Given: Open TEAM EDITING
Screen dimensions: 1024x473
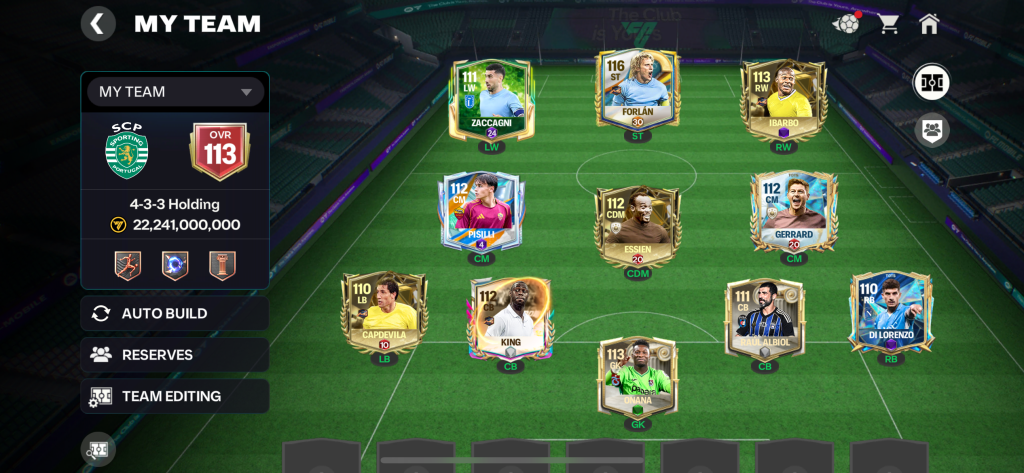Looking at the screenshot, I should click(x=175, y=396).
